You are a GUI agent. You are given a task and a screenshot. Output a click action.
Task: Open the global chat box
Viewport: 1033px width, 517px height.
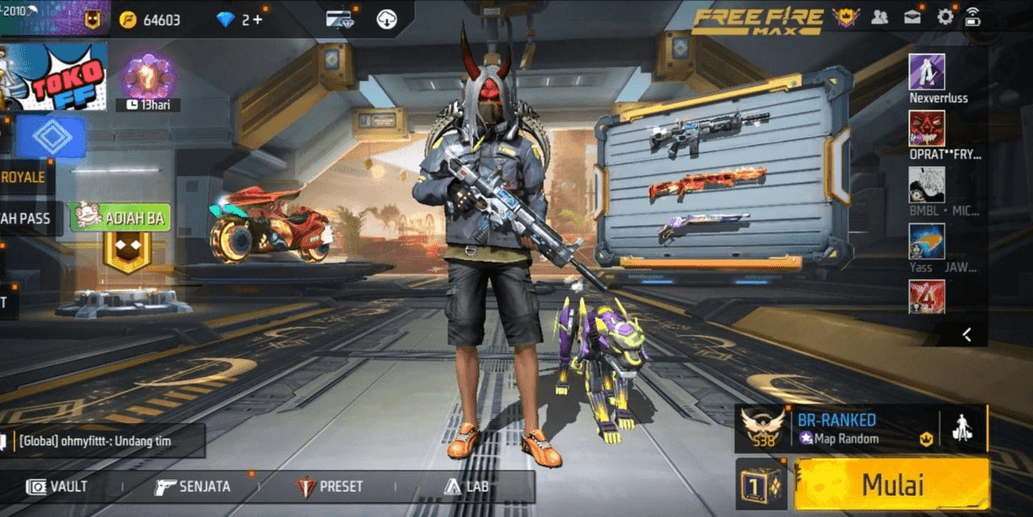(x=105, y=440)
